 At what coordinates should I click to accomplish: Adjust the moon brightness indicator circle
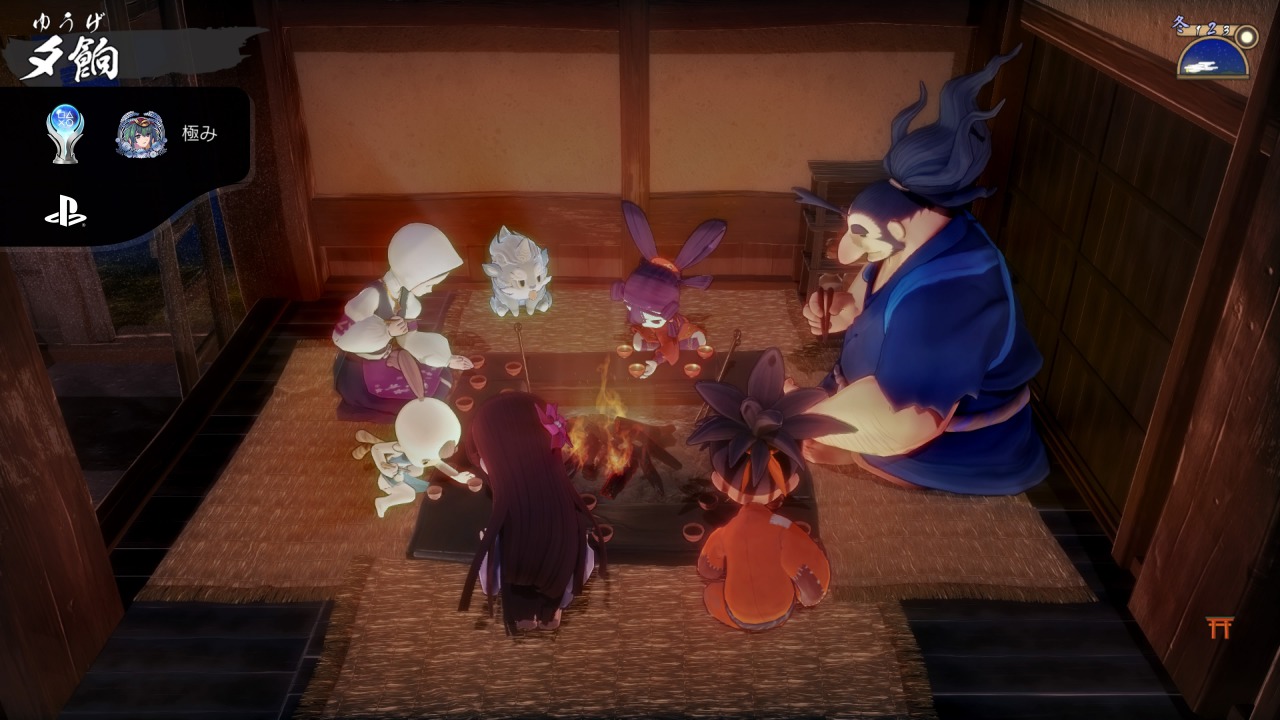tap(1247, 37)
